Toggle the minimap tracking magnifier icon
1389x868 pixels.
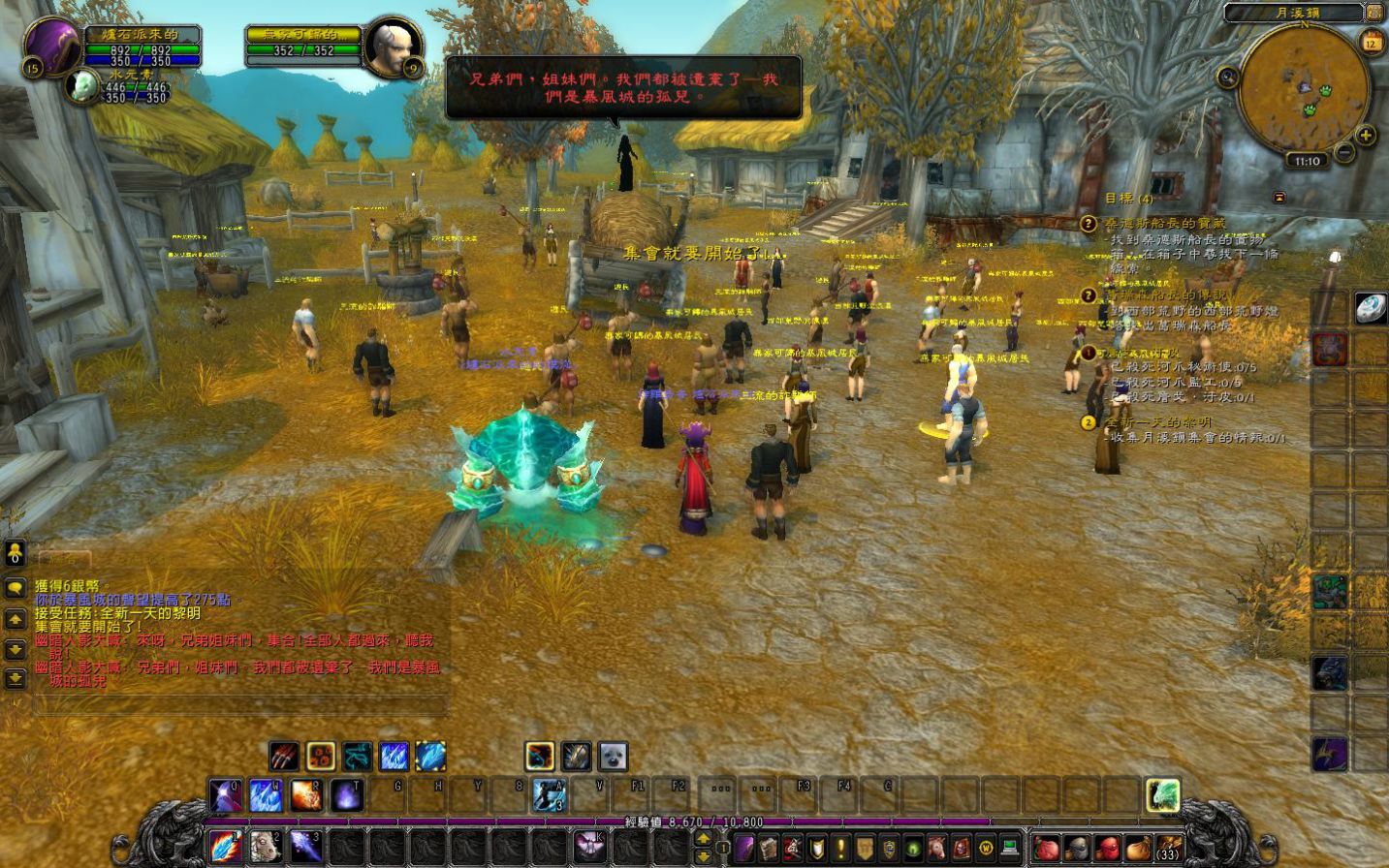(1228, 77)
